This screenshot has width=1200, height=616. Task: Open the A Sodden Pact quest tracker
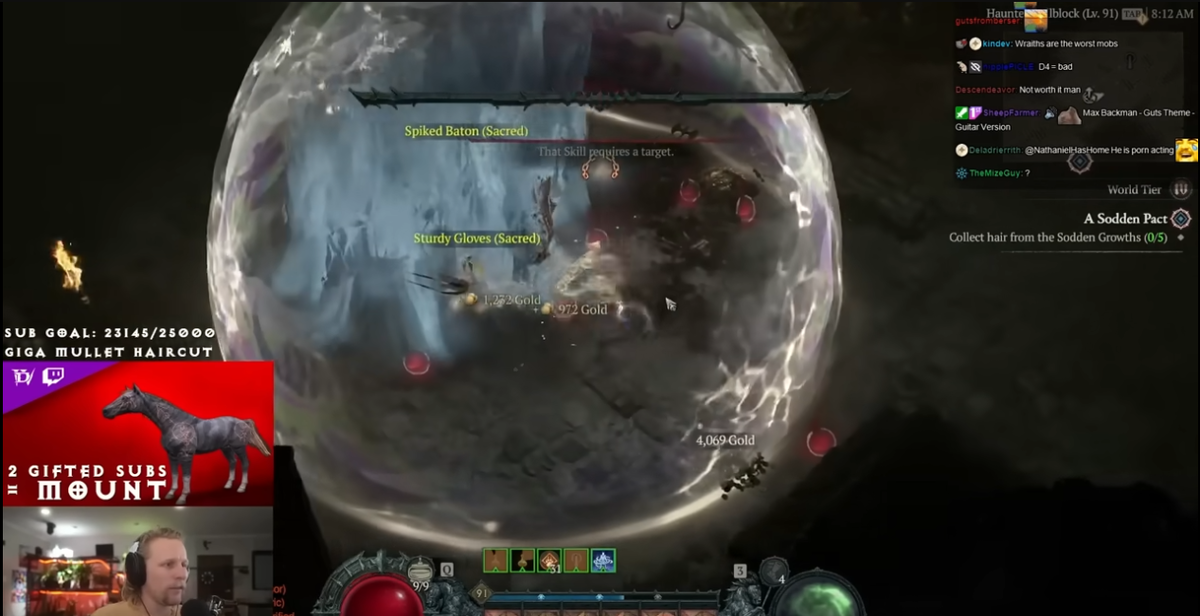(x=1125, y=219)
